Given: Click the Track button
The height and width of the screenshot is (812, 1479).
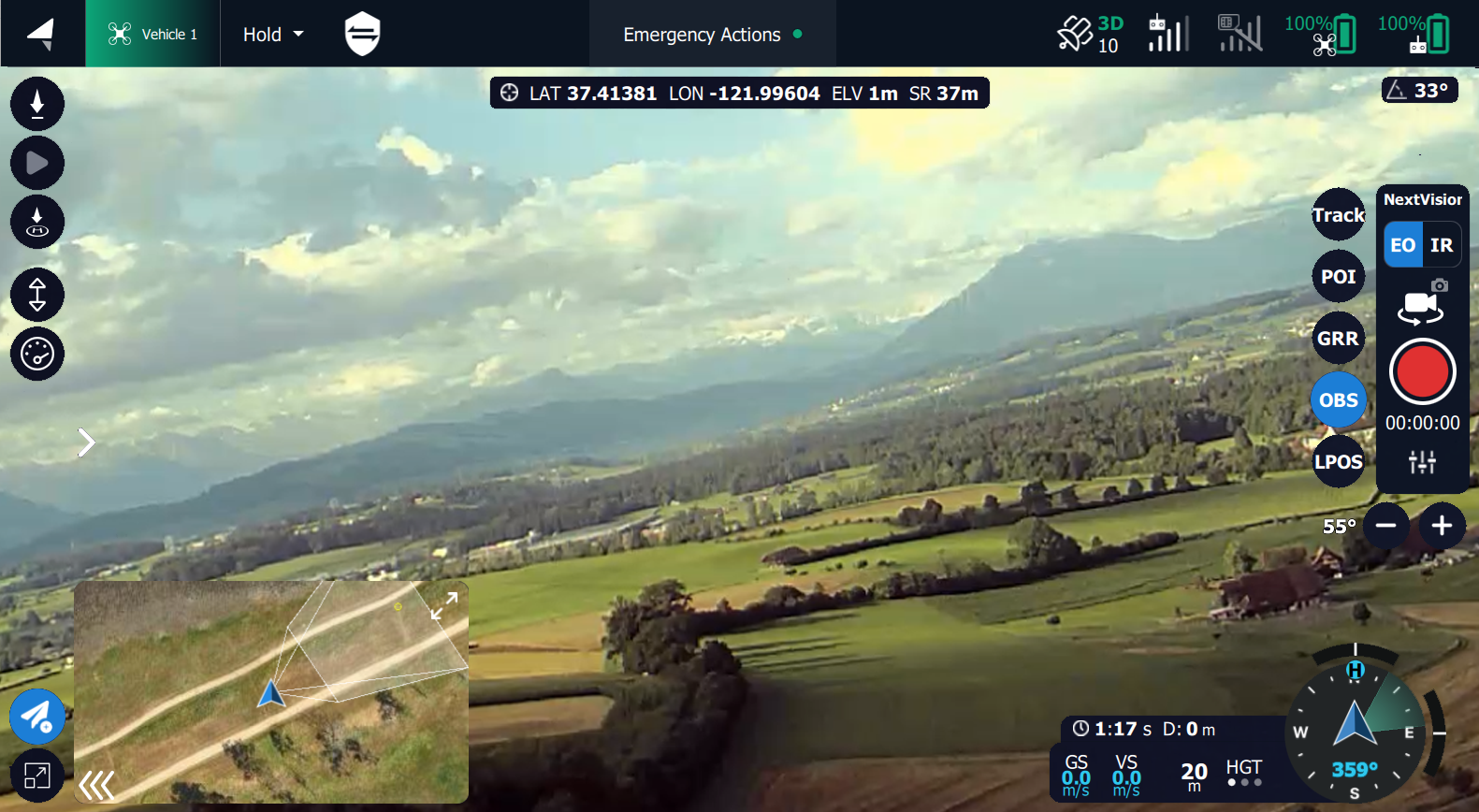Looking at the screenshot, I should pos(1339,215).
